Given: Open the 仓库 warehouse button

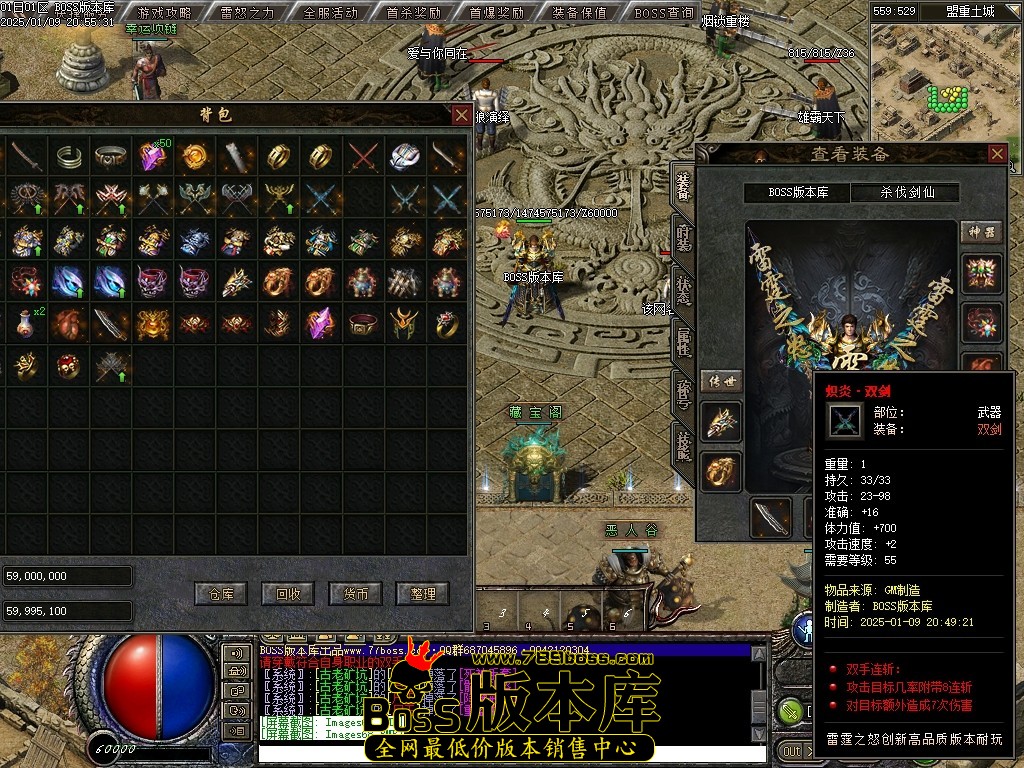Looking at the screenshot, I should (221, 593).
